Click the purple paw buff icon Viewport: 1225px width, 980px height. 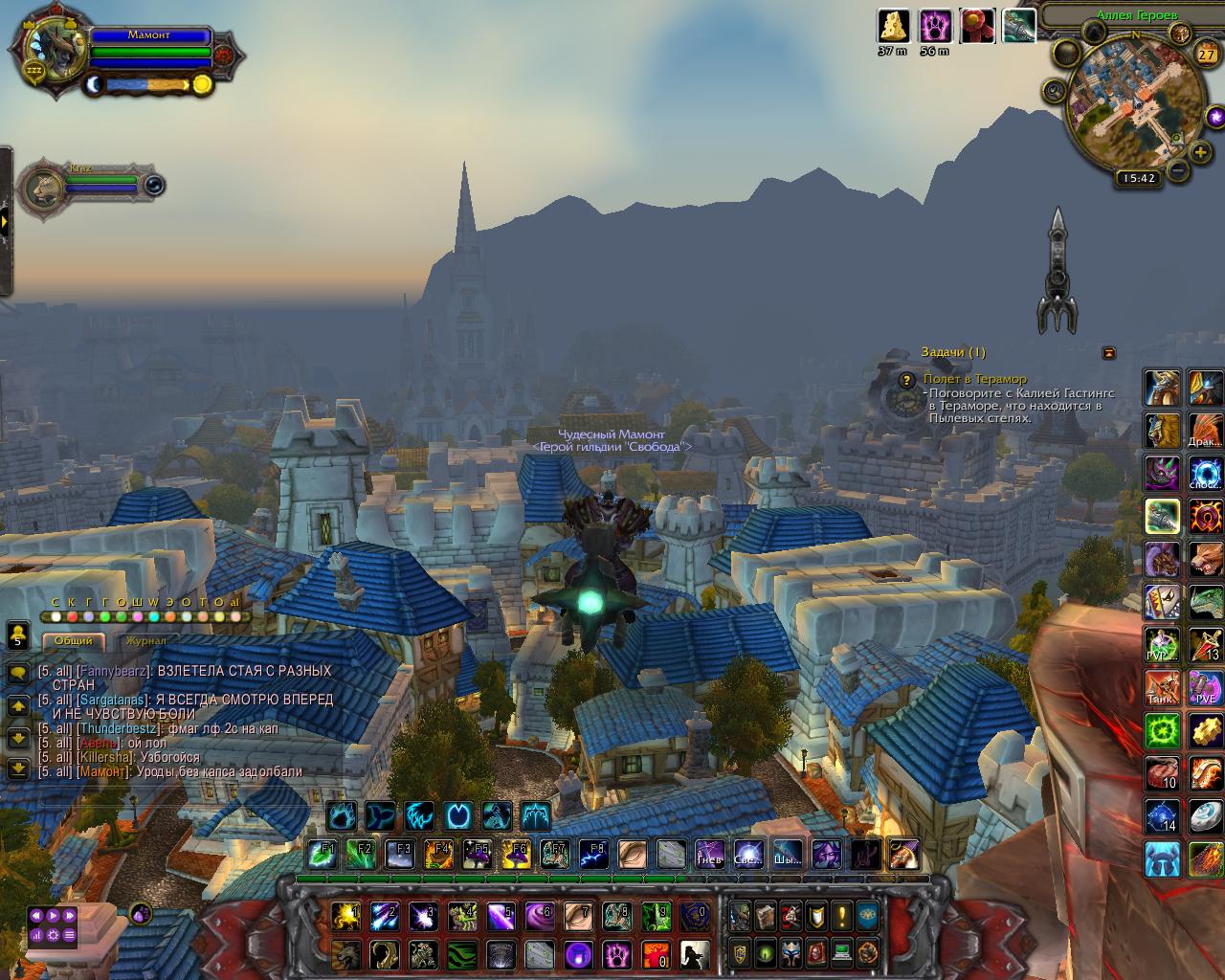[935, 26]
